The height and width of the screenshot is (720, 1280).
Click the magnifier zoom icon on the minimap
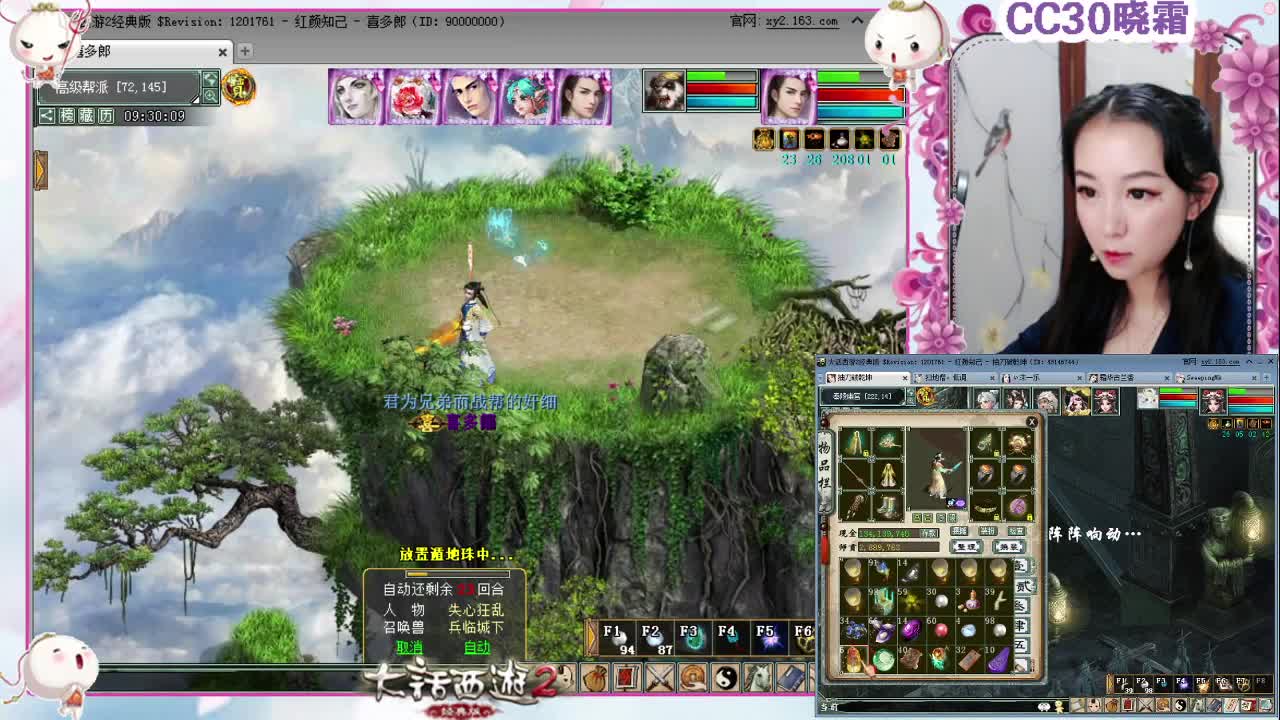click(x=210, y=96)
